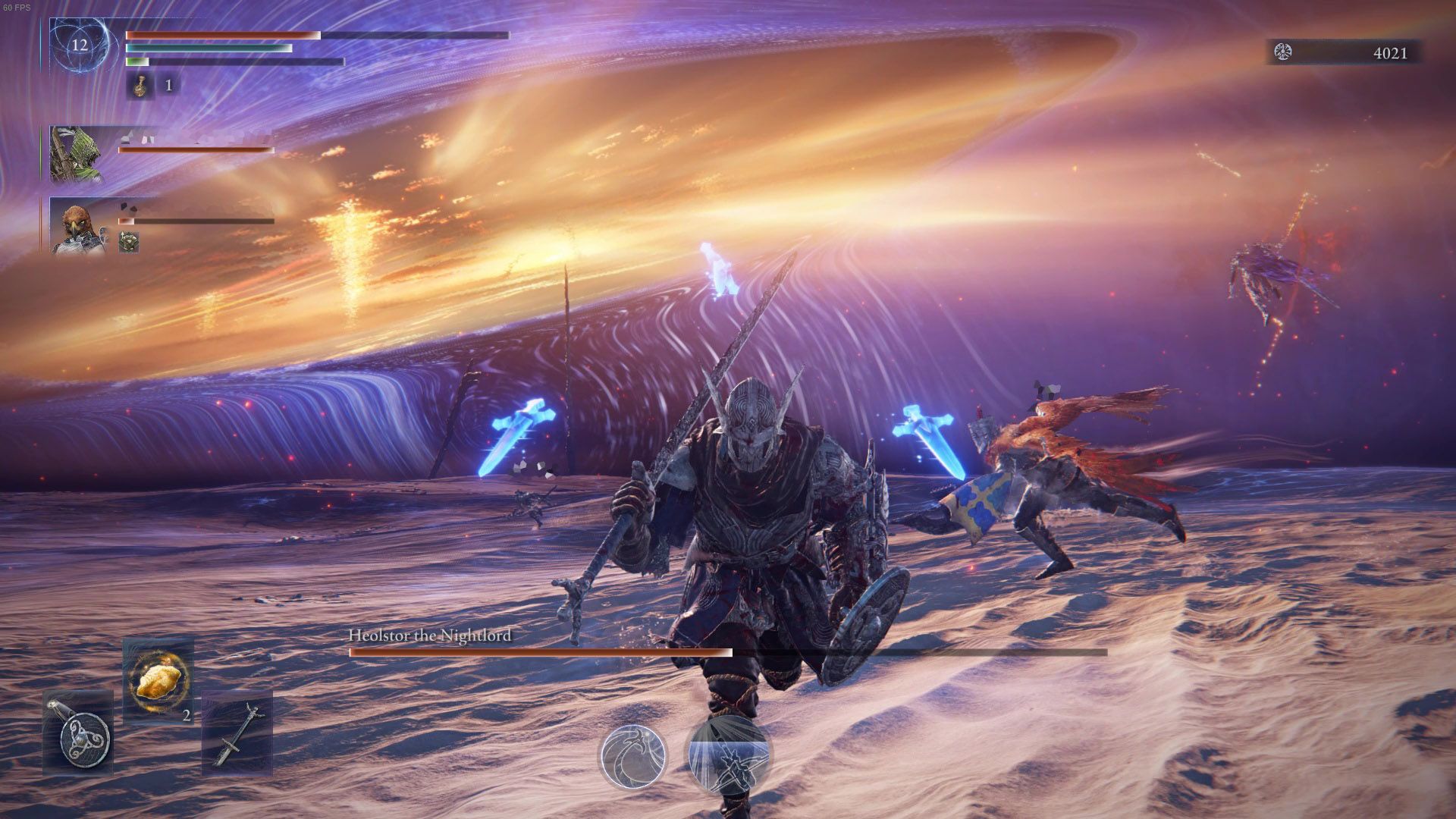Image resolution: width=1456 pixels, height=819 pixels.
Task: Activate the ultimate art icon with the sword
Action: (x=729, y=756)
